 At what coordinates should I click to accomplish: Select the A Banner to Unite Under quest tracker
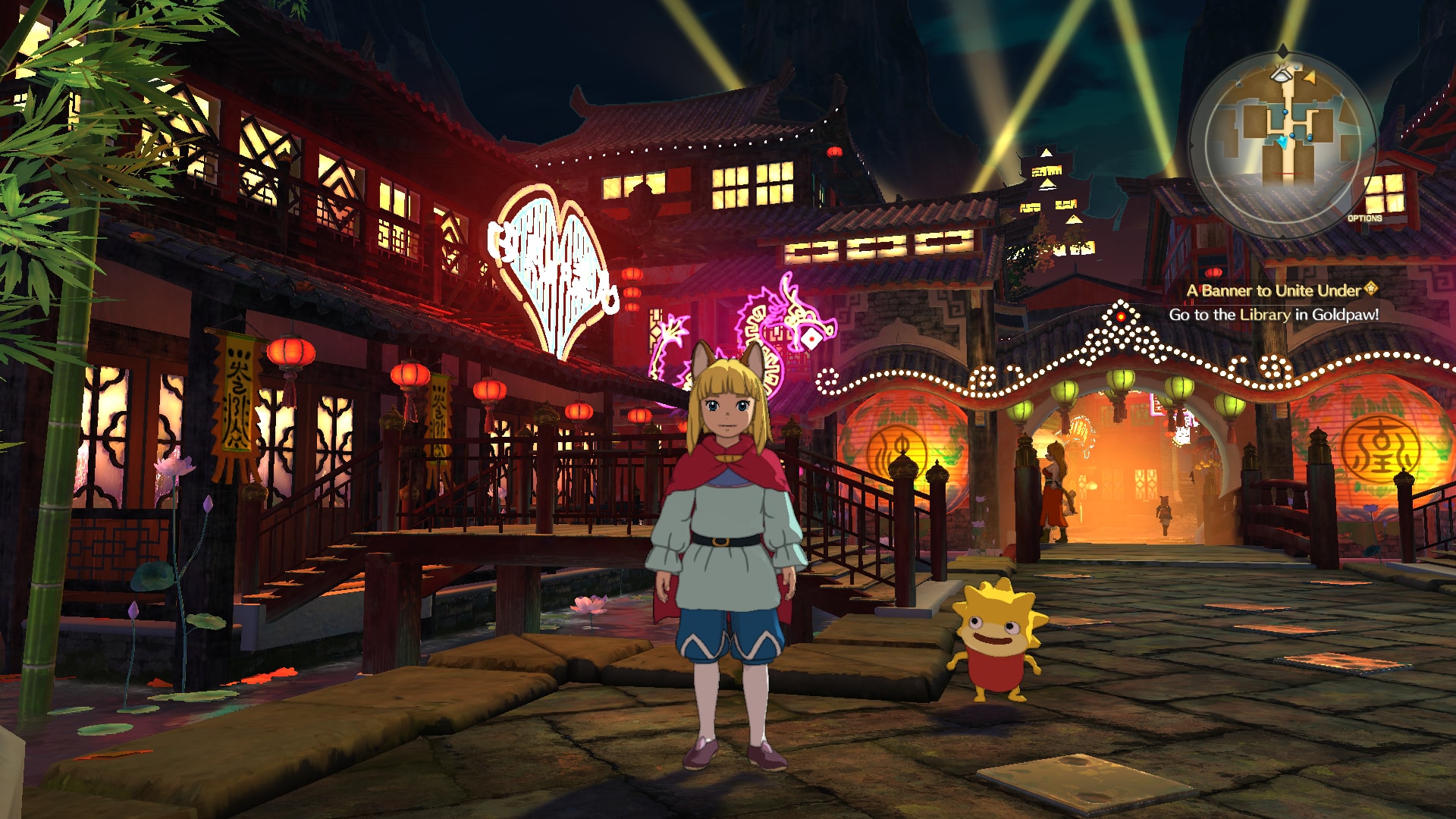1274,291
